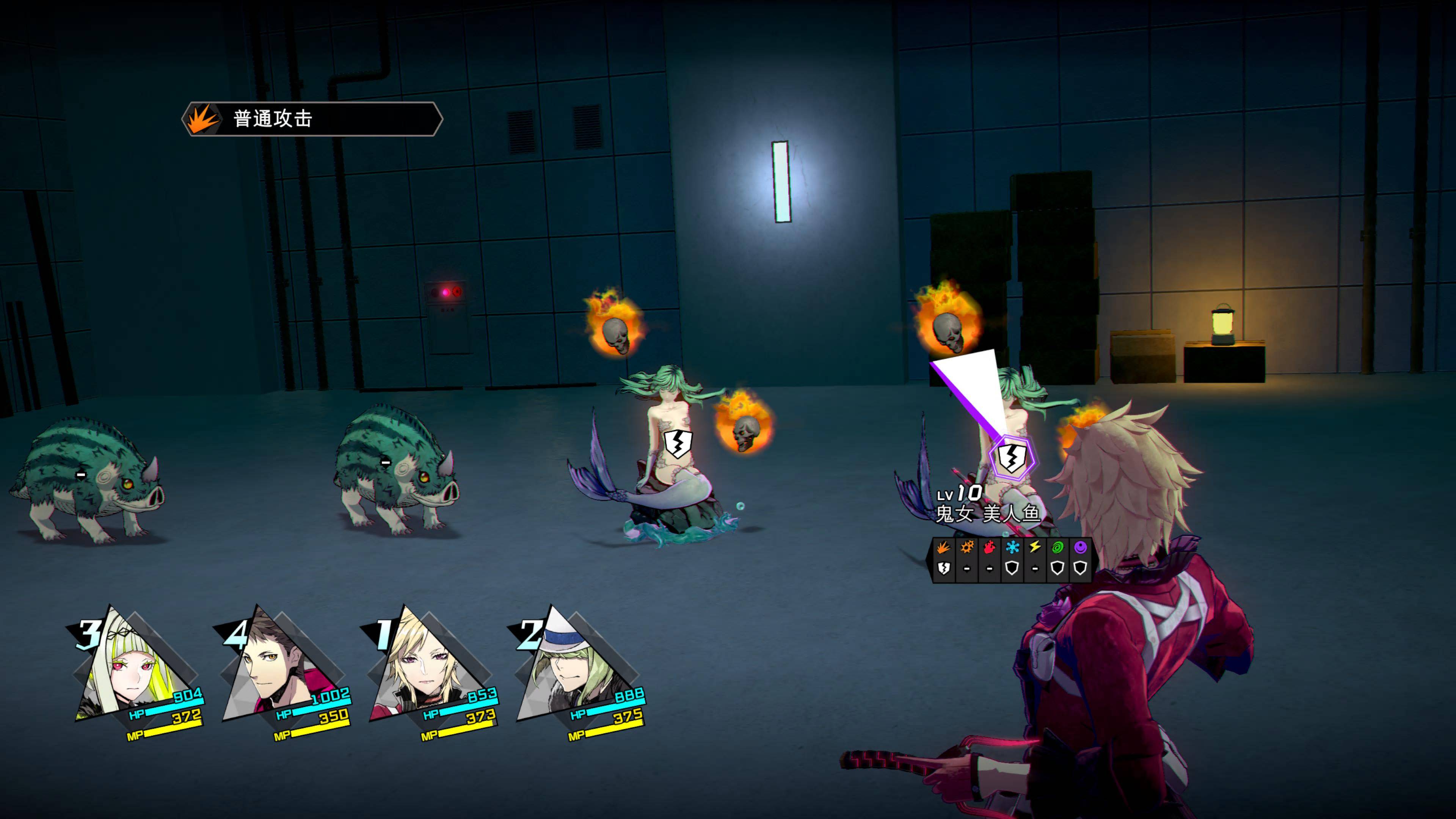Click the physical attack affinity icon
Image resolution: width=1456 pixels, height=819 pixels.
click(x=943, y=547)
